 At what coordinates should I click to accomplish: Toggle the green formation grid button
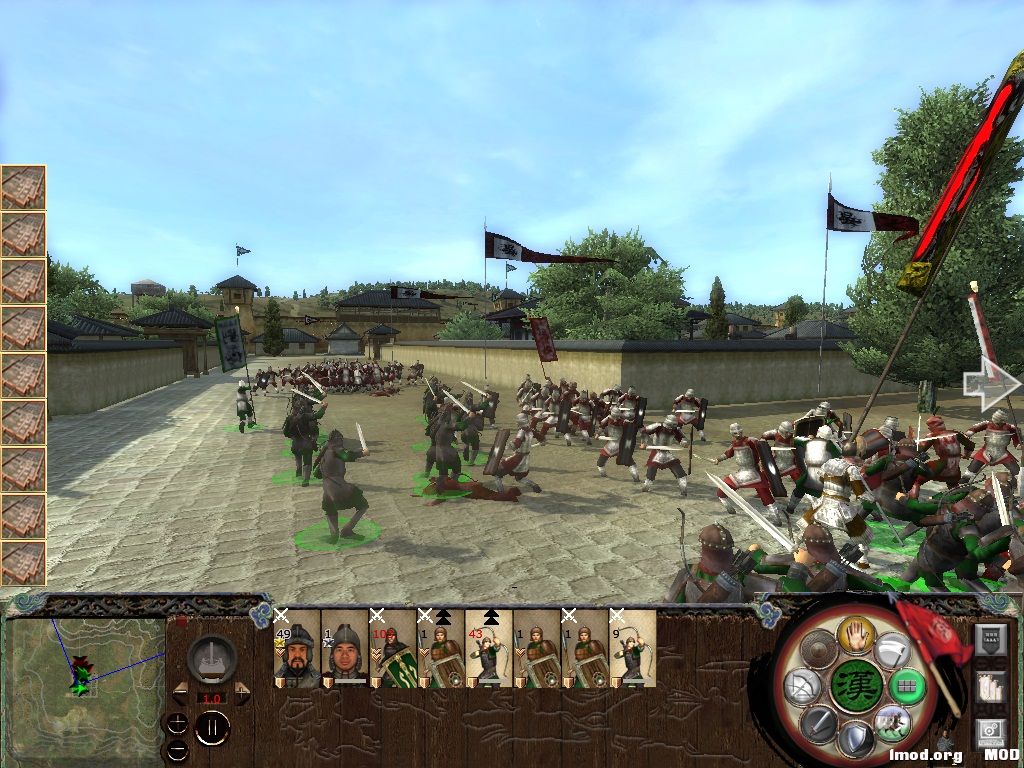point(906,687)
